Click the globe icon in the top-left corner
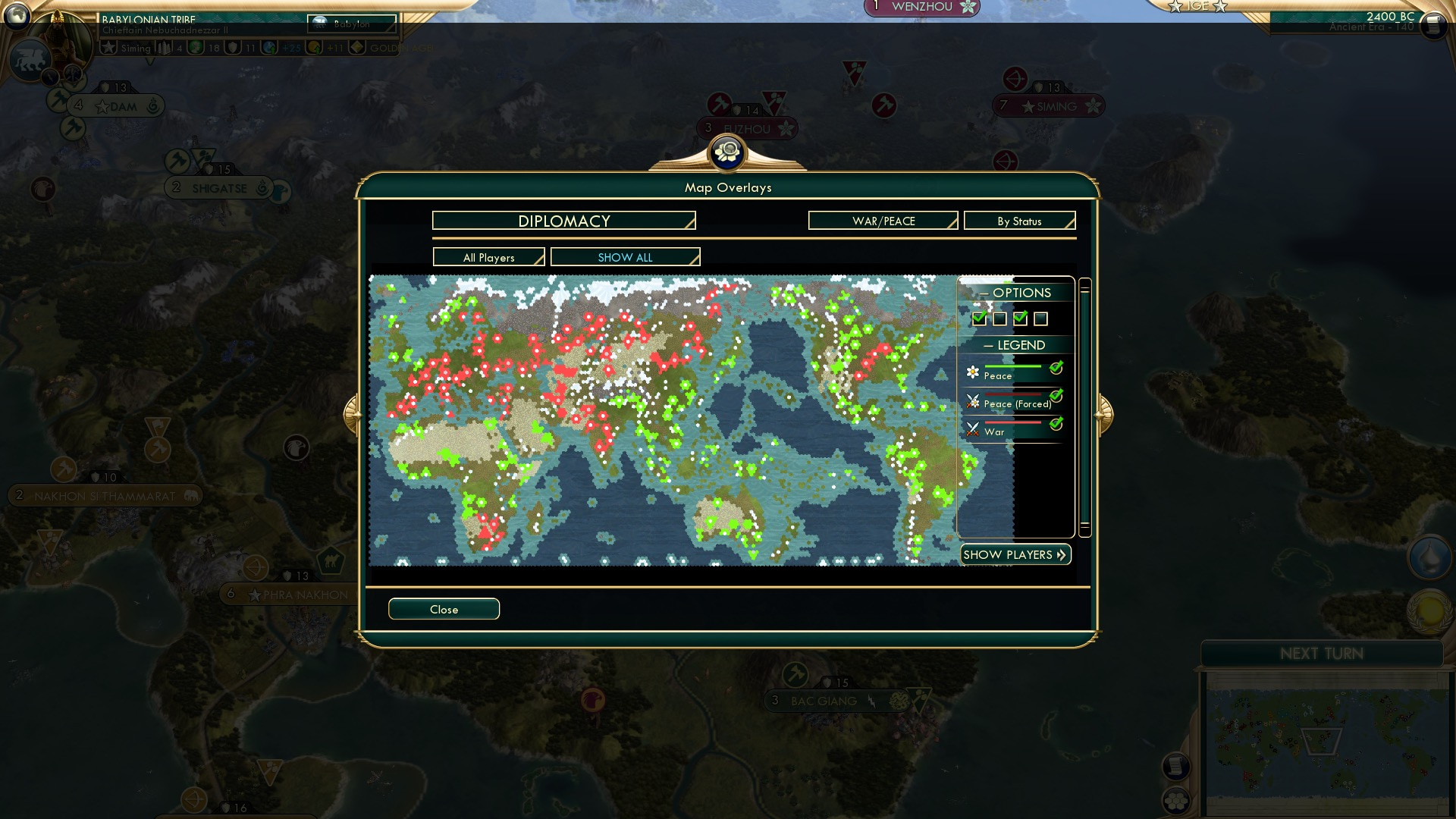 point(15,15)
